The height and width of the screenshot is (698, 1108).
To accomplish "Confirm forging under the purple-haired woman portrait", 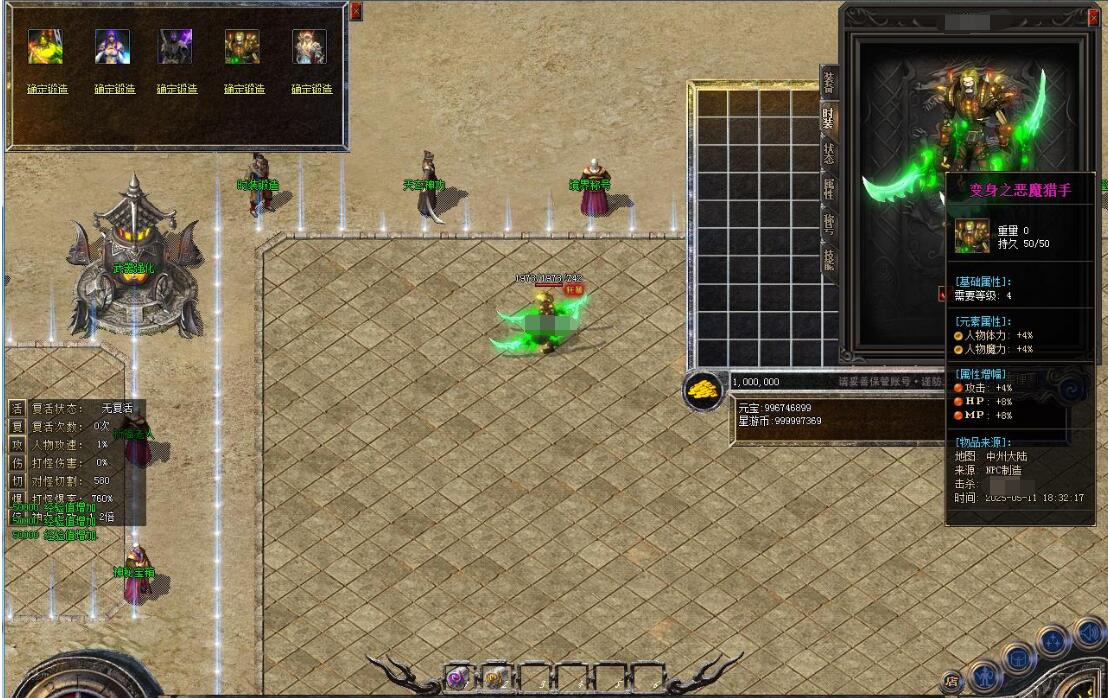I will 114,89.
